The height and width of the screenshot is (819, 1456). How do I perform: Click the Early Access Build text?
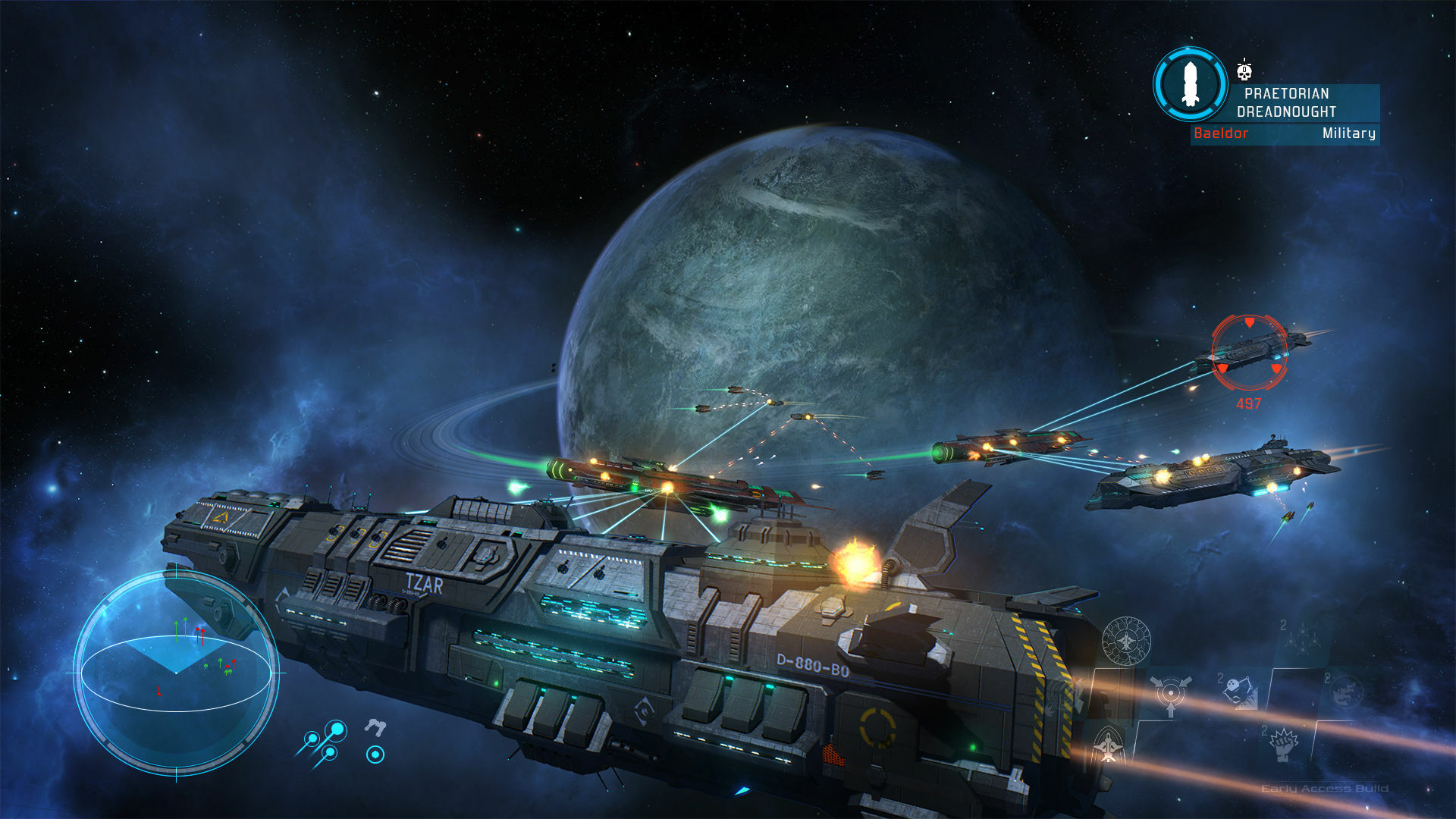(1325, 788)
